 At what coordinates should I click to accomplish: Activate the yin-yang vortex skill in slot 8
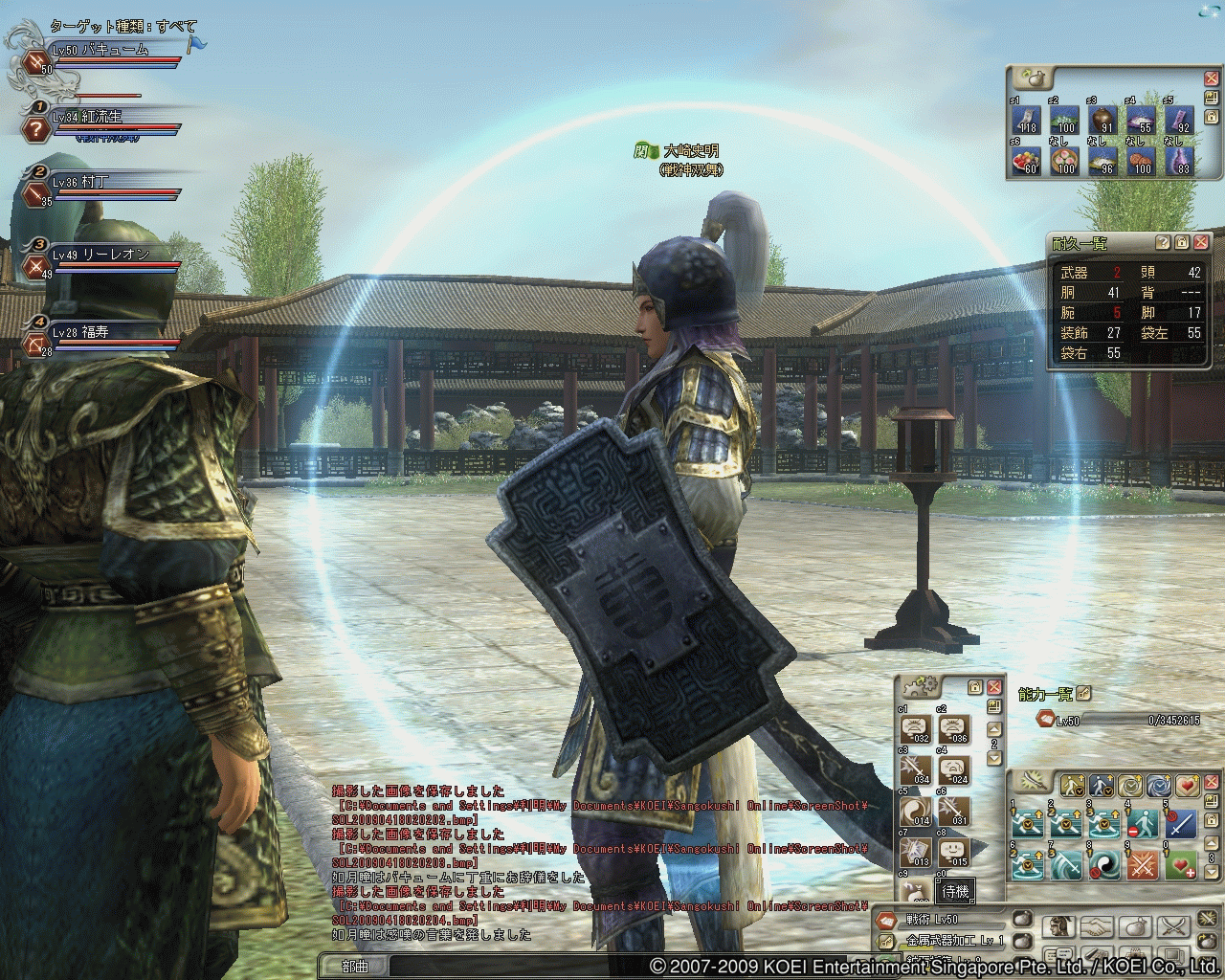(1104, 865)
